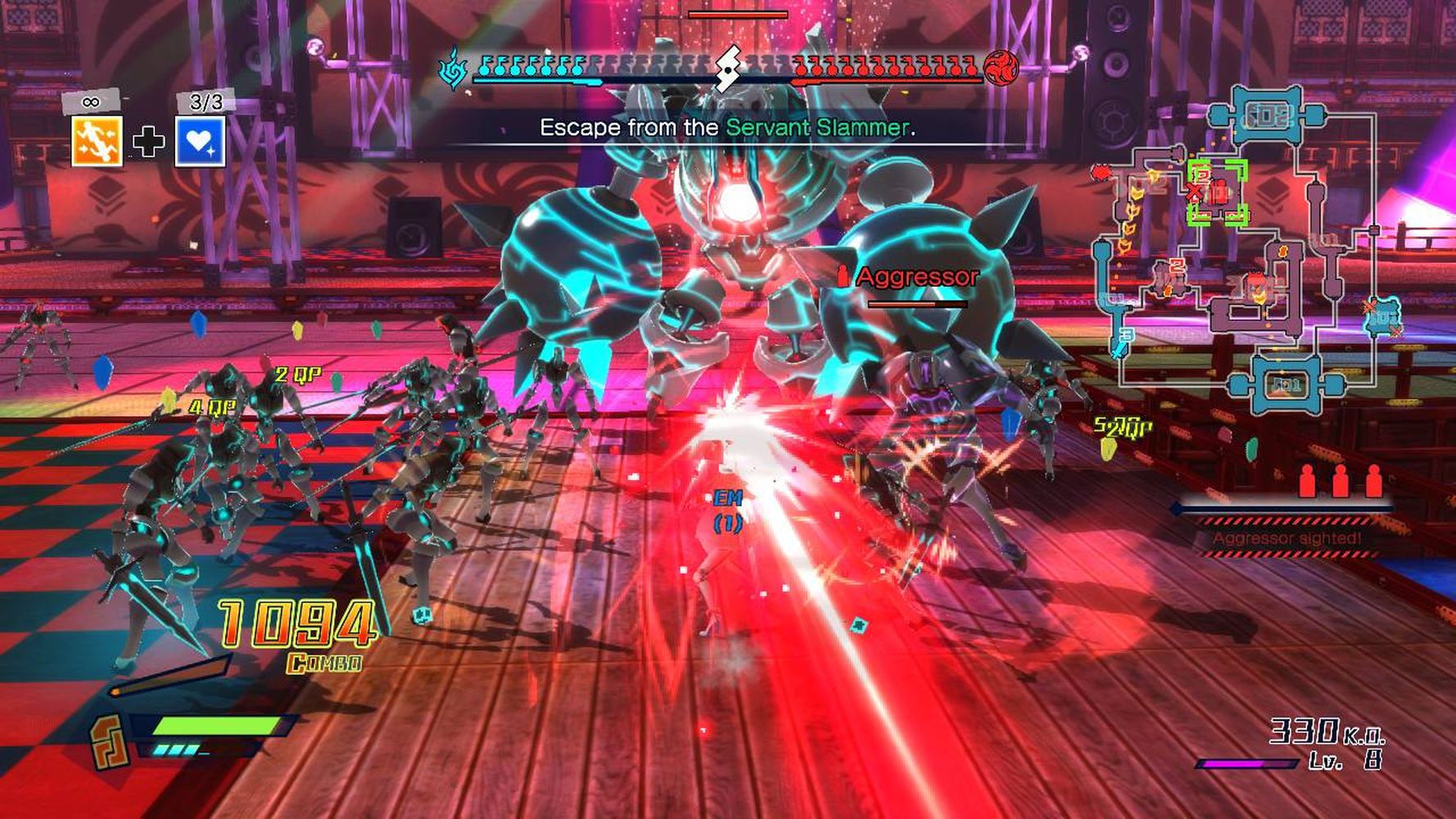Select the blue player faction emblem
This screenshot has width=1456, height=819.
point(452,67)
